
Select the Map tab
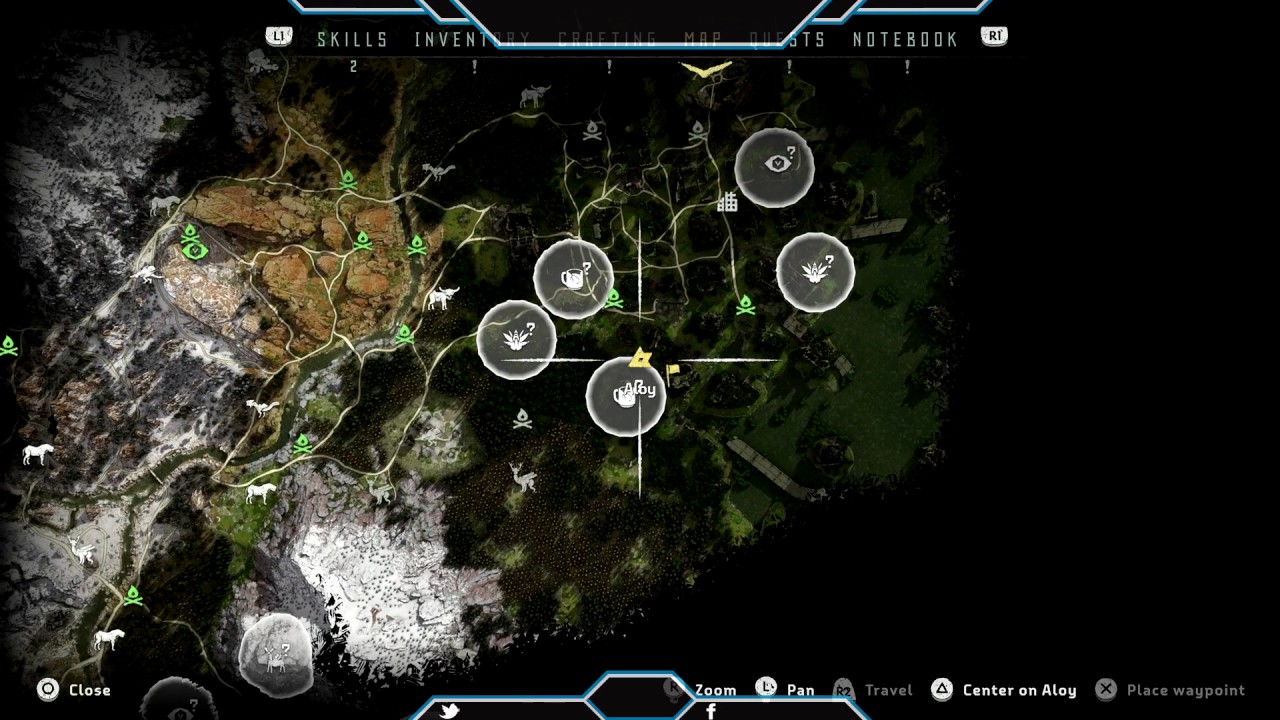703,40
